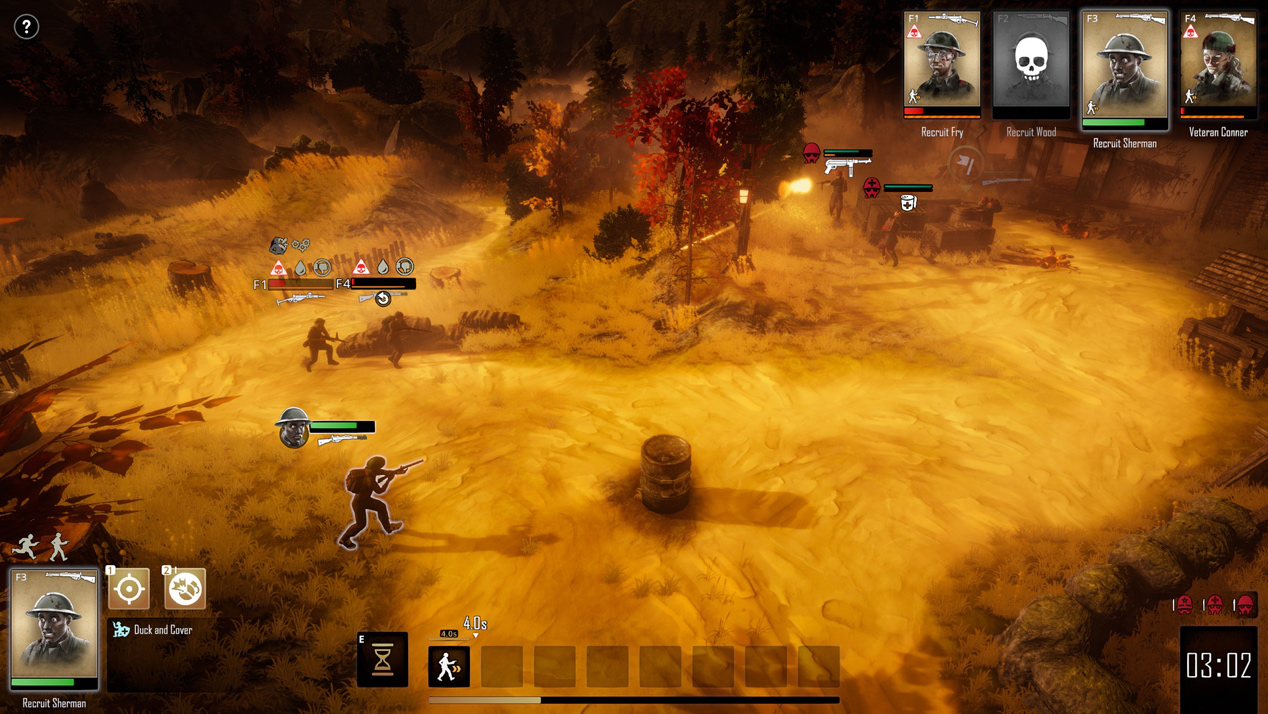Viewport: 1268px width, 714px height.
Task: Click the Duck and Cover trait
Action: (153, 630)
